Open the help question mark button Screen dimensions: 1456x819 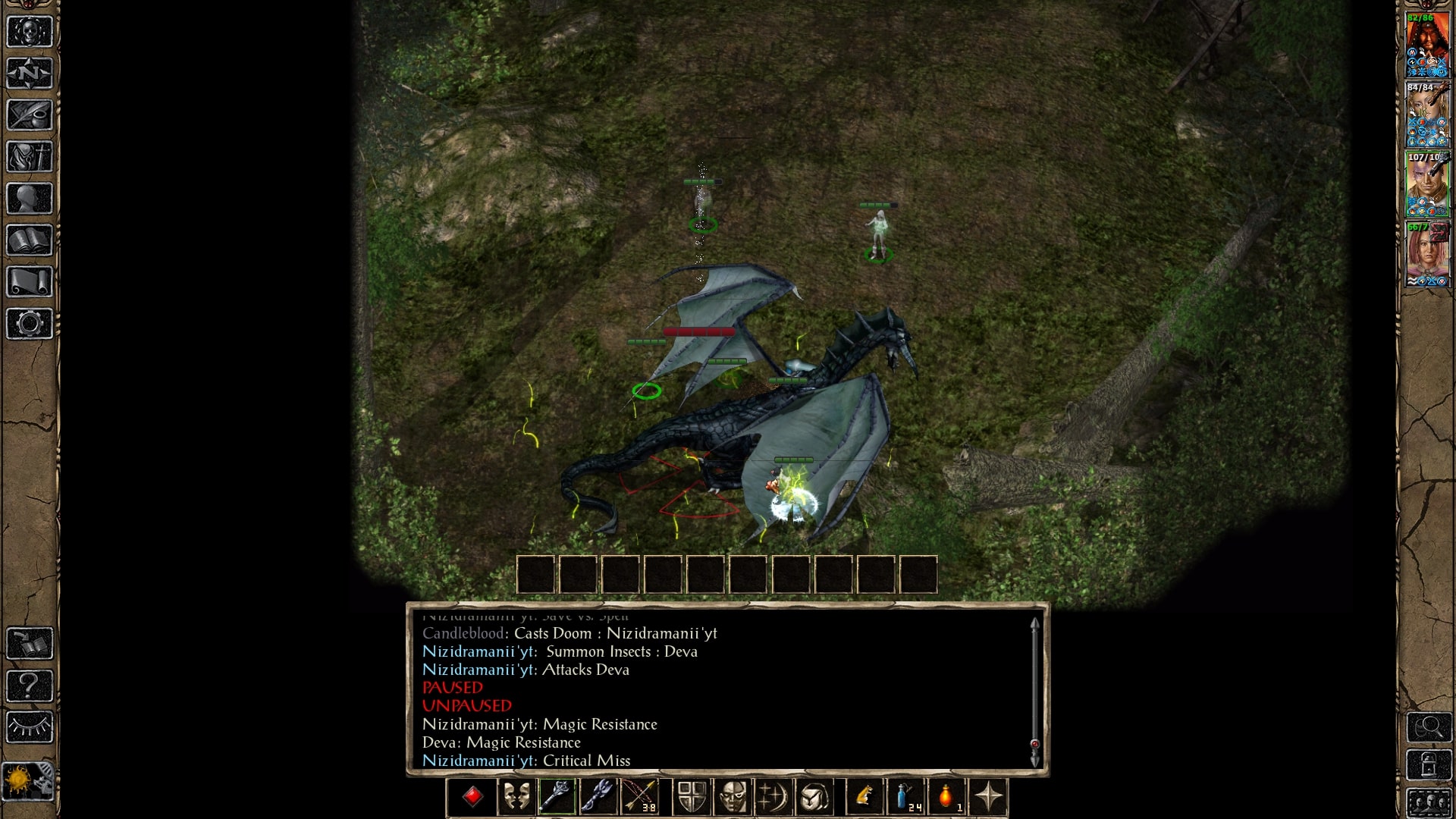pos(30,686)
